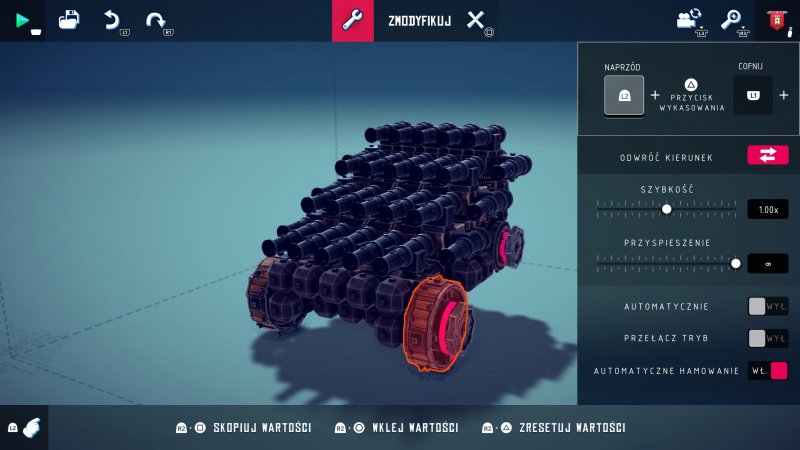
Task: Open the camera options icon
Action: coord(689,20)
